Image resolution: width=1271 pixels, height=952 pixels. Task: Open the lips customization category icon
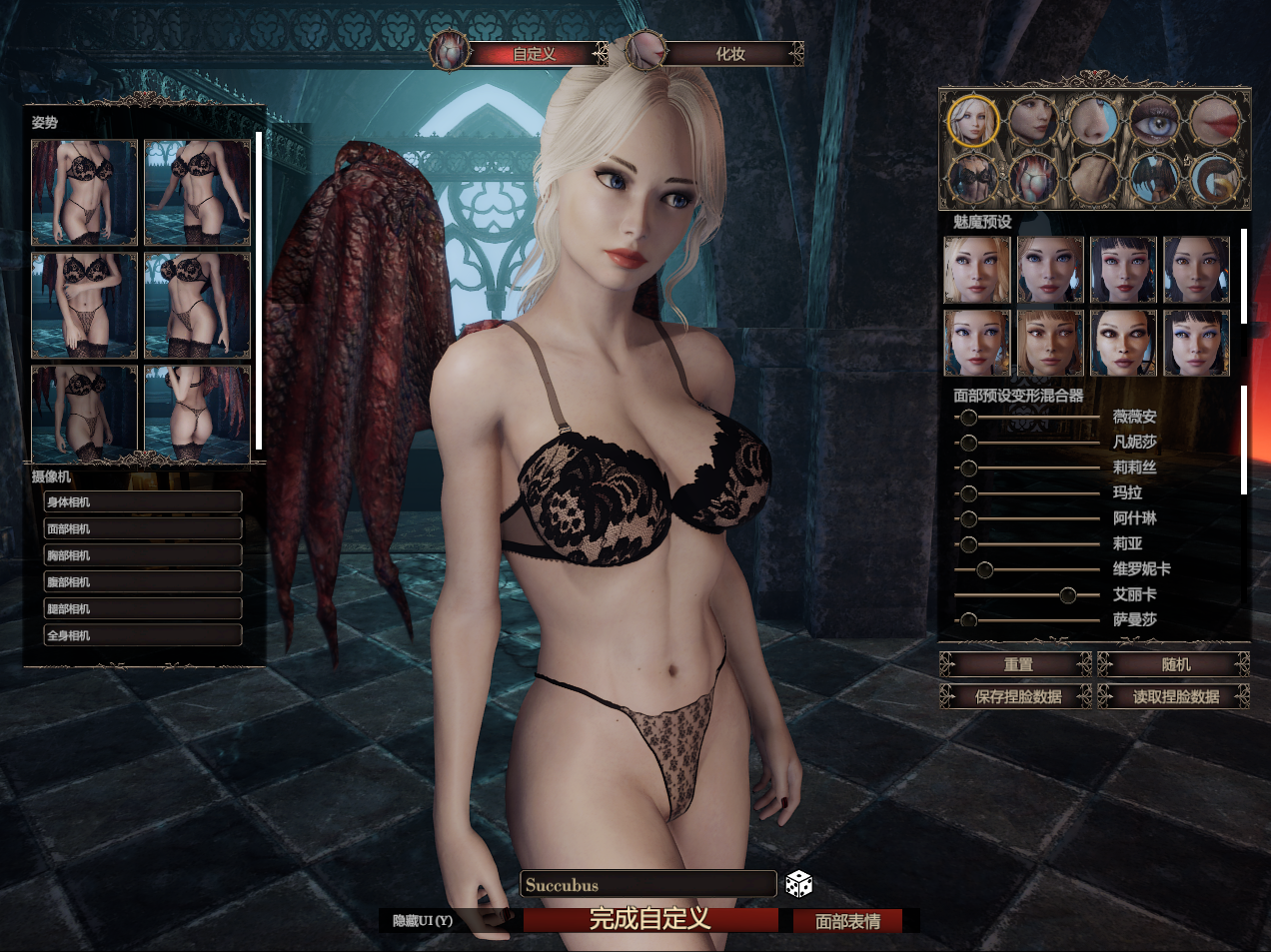(x=1214, y=120)
